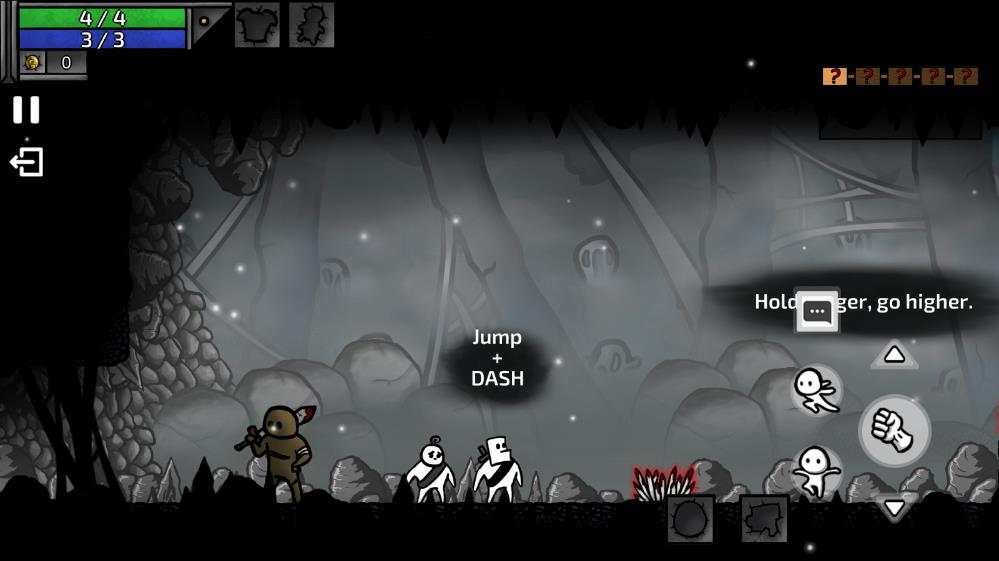The height and width of the screenshot is (561, 999).
Task: Tap the down arrow control
Action: pyautogui.click(x=894, y=508)
